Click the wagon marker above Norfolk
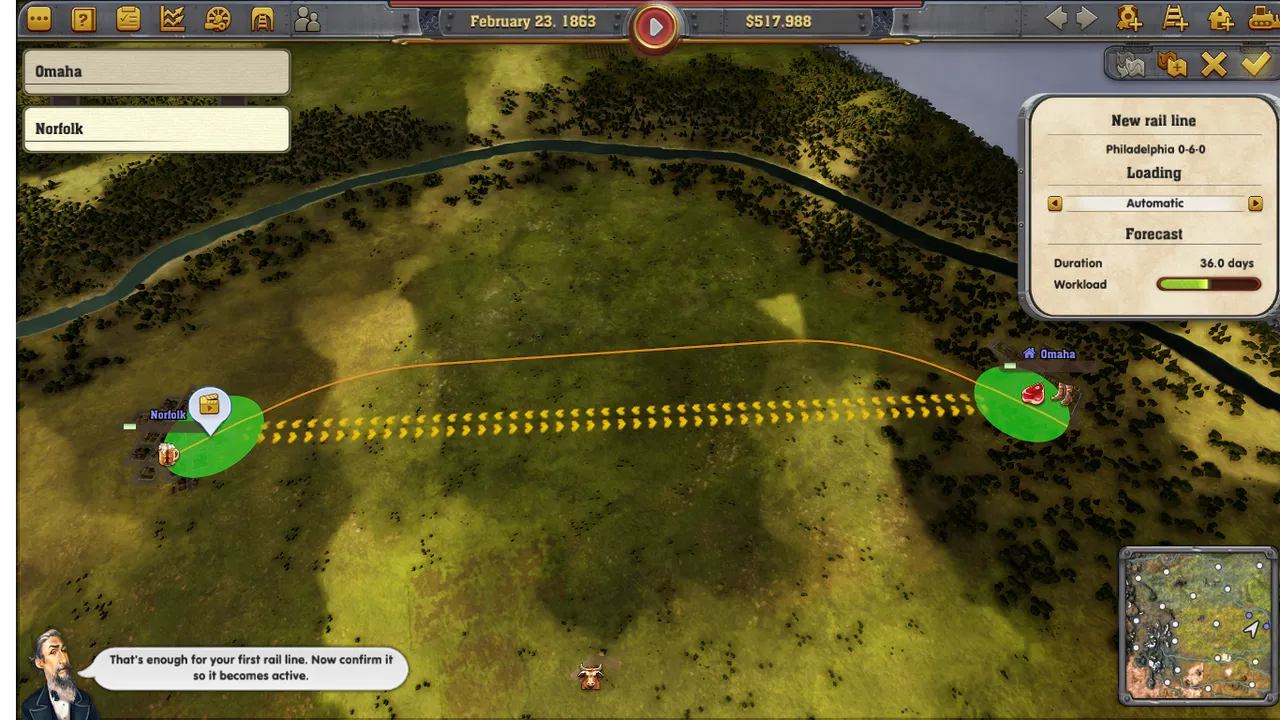The width and height of the screenshot is (1280, 720). [x=209, y=405]
